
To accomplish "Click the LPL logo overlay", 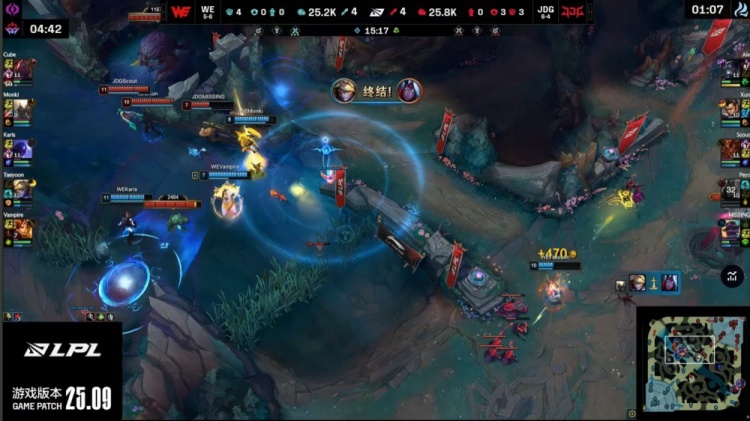I will [60, 349].
